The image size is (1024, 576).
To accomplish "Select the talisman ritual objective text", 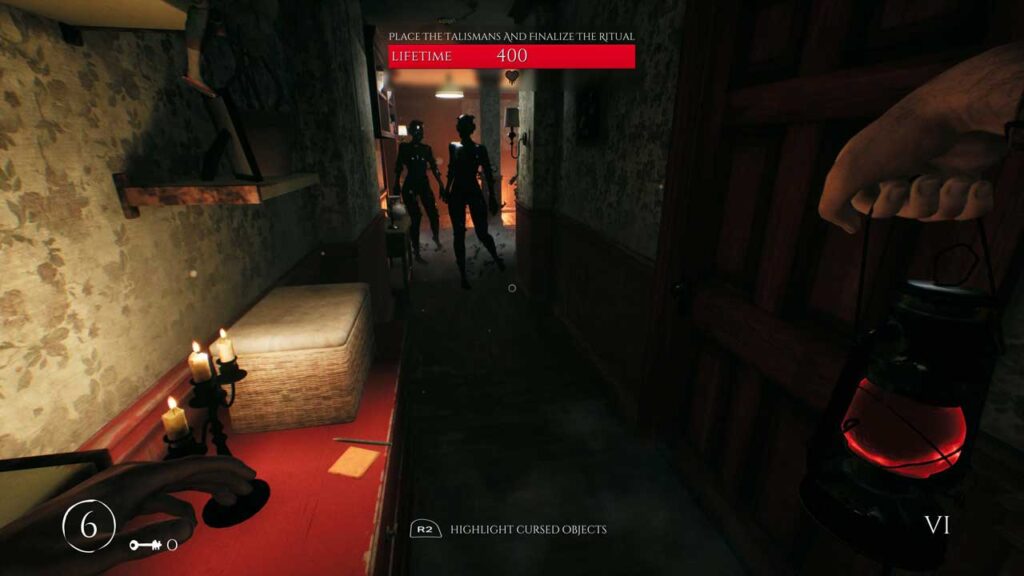I will pos(512,37).
